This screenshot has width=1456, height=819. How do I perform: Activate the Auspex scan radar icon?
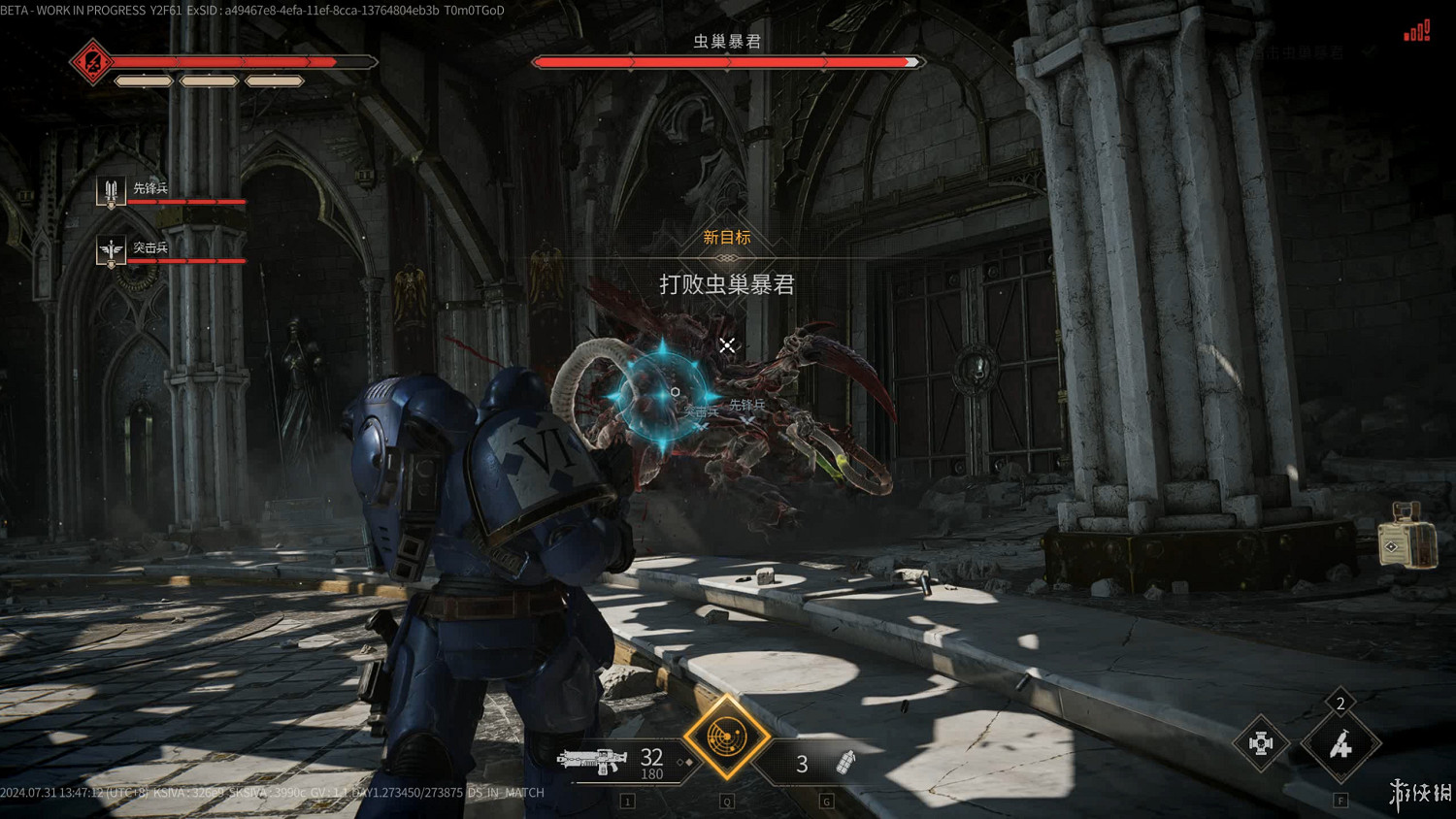point(726,739)
